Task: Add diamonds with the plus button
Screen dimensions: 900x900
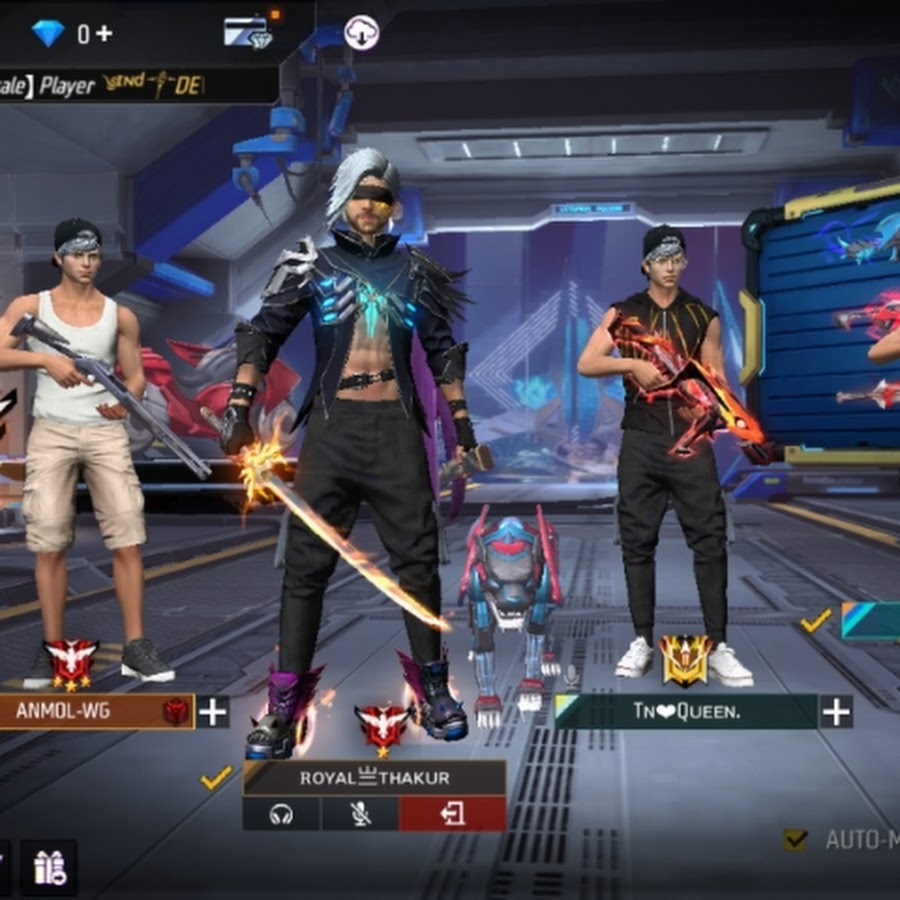Action: pyautogui.click(x=104, y=33)
